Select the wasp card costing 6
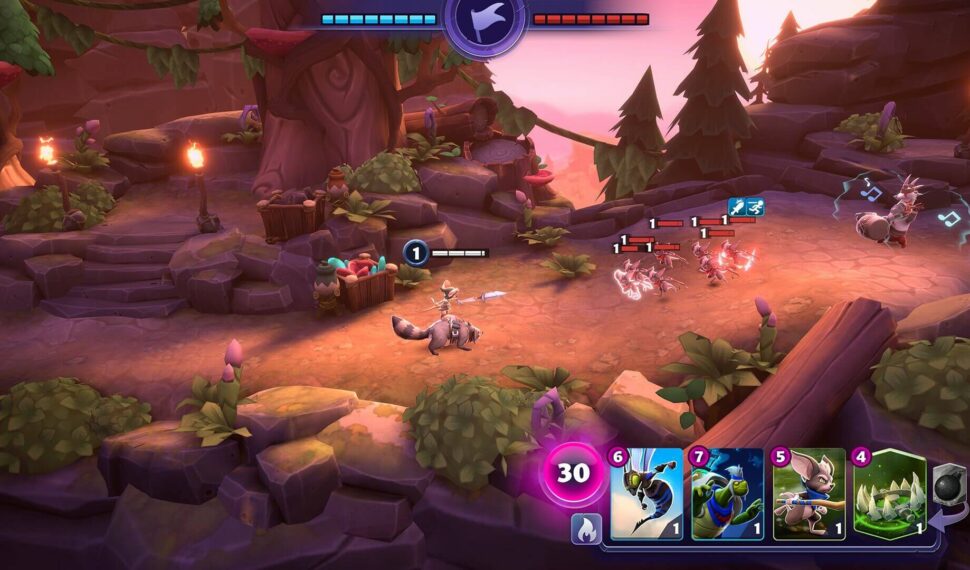 click(646, 494)
